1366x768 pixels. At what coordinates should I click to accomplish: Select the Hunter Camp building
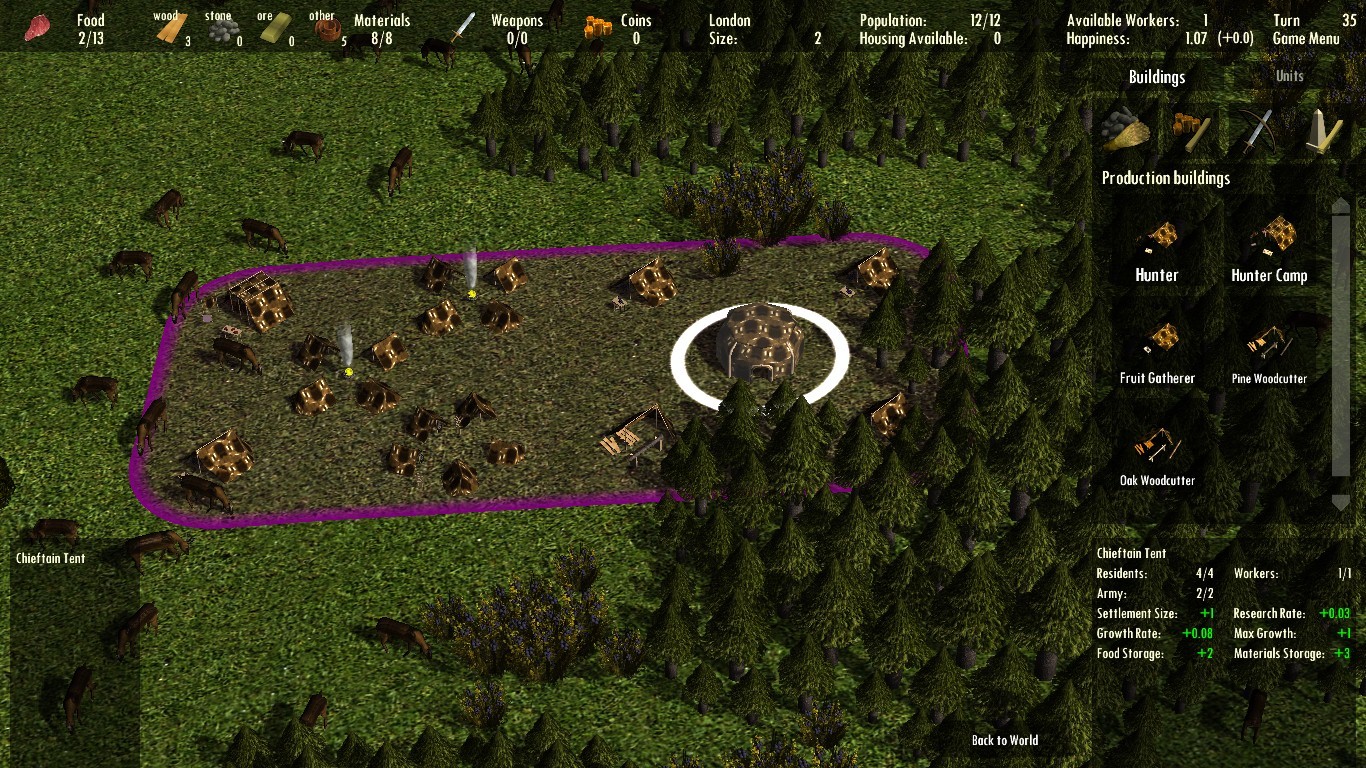tap(1269, 250)
